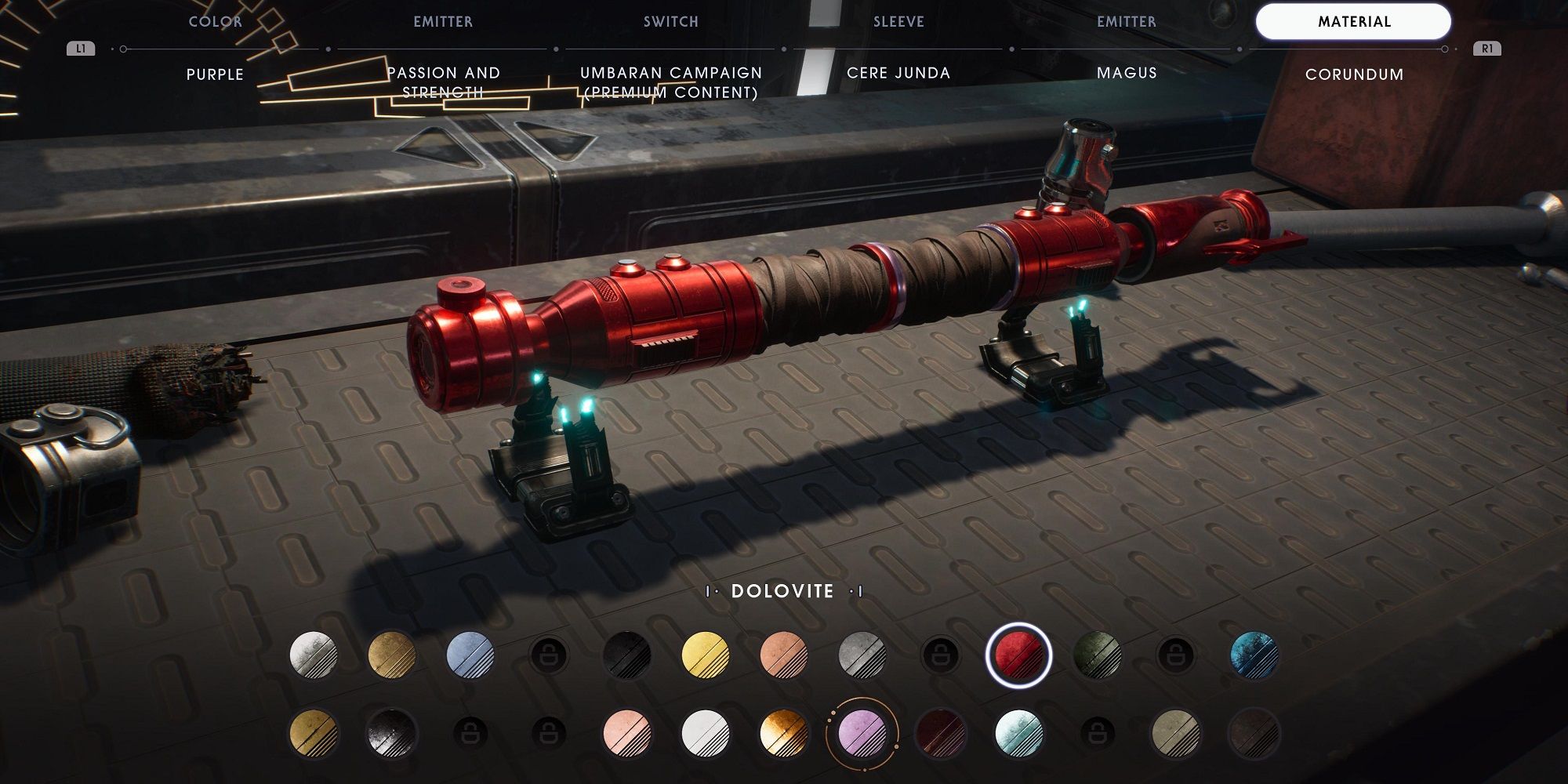This screenshot has height=784, width=1568.
Task: Pick the dark maroon material swatch
Action: (941, 733)
